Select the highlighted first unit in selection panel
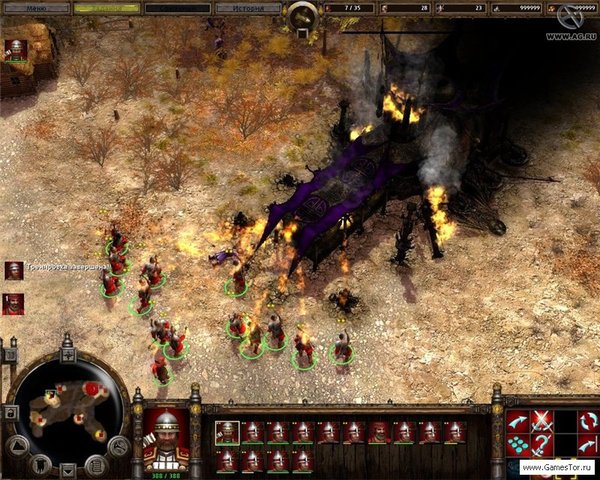Image resolution: width=600 pixels, height=480 pixels. [x=227, y=432]
